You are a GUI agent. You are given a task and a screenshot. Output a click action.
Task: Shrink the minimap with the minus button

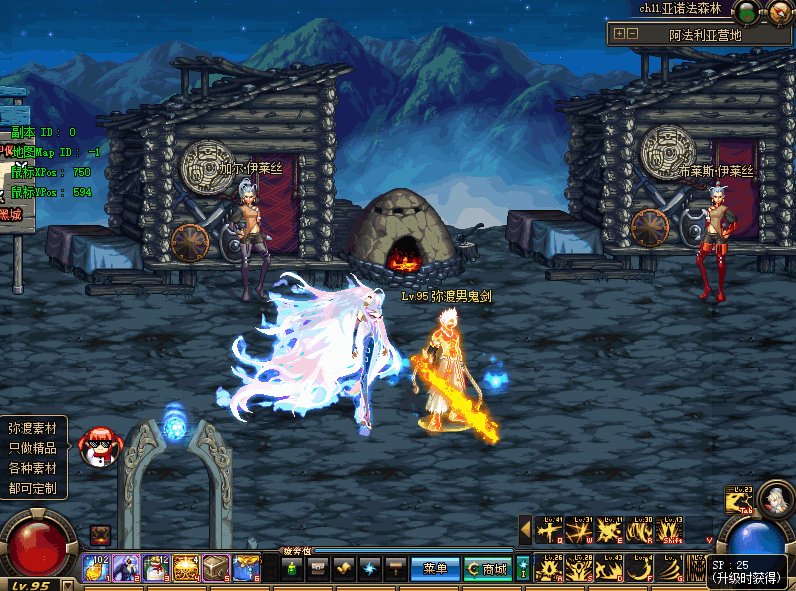point(632,33)
